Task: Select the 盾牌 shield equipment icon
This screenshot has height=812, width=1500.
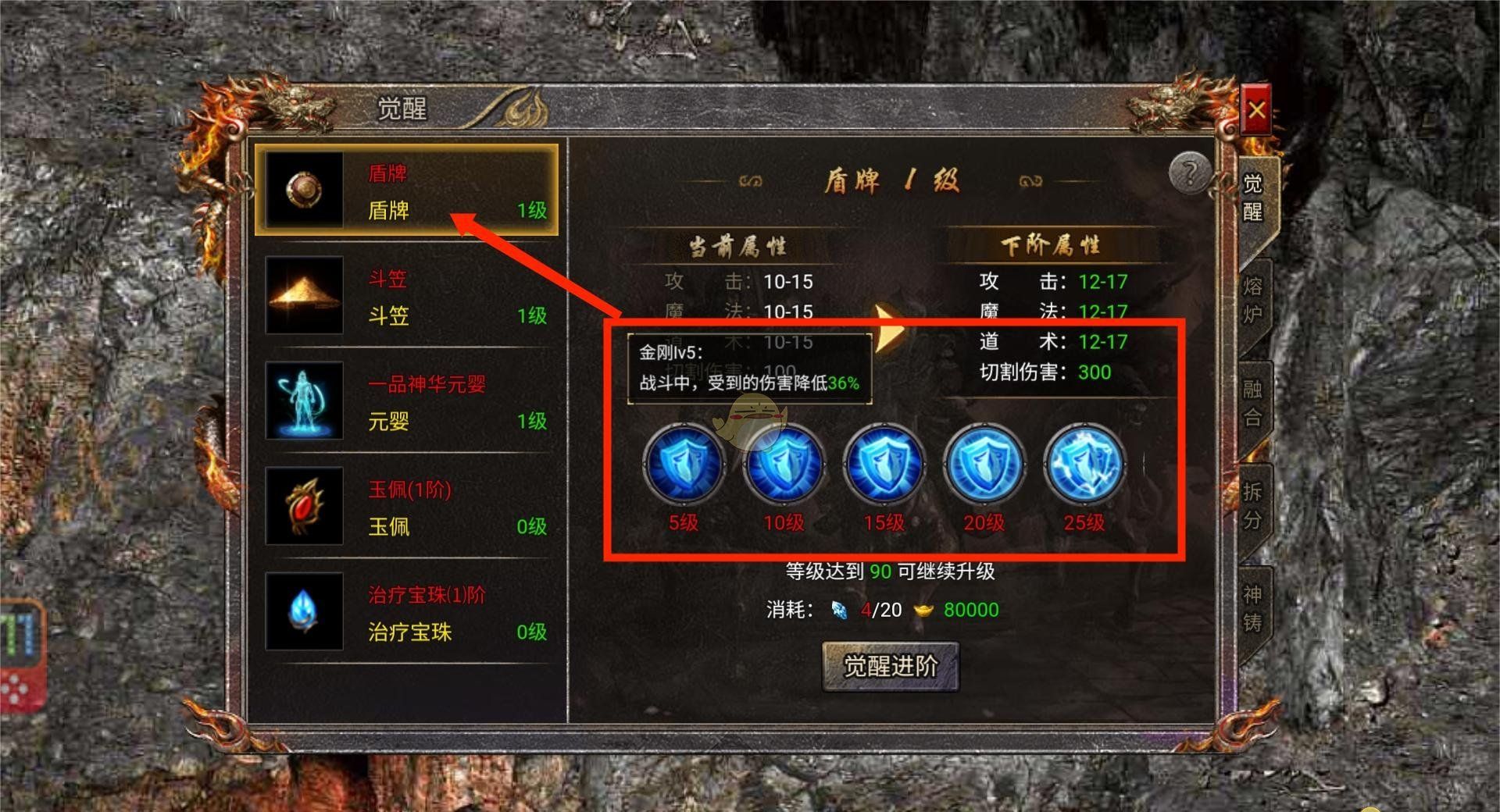Action: point(305,192)
